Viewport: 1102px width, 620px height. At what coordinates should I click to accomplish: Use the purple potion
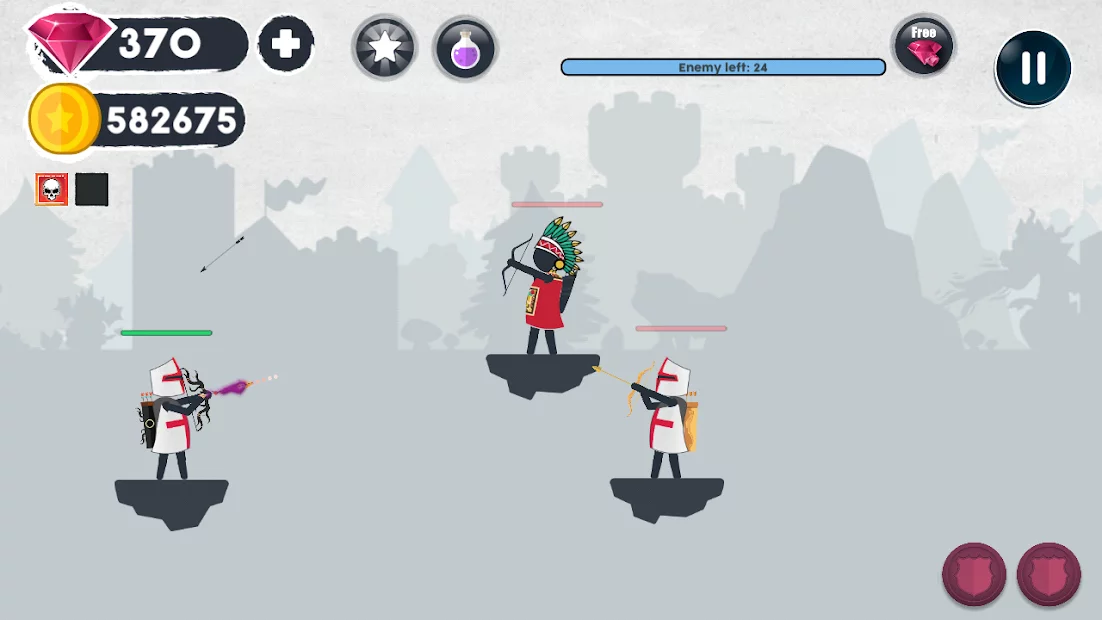[x=465, y=48]
